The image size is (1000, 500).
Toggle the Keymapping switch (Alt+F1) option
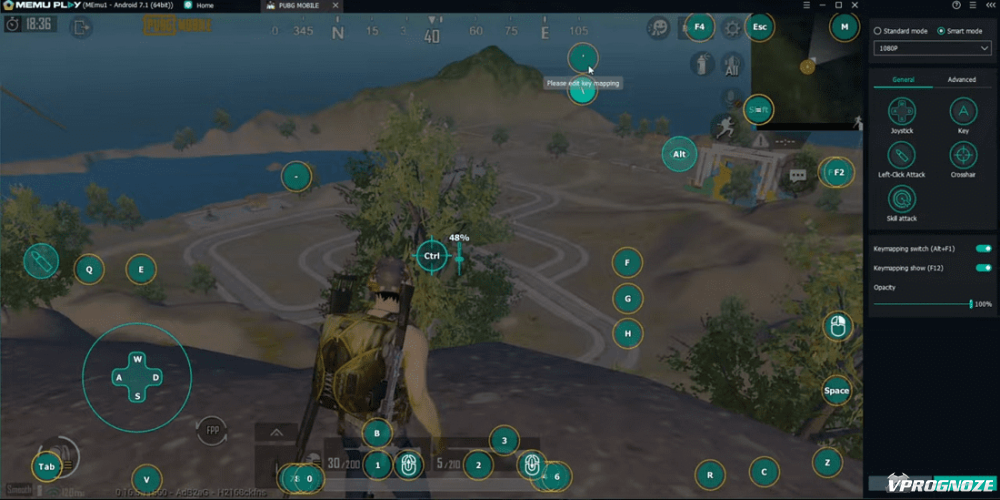point(983,248)
